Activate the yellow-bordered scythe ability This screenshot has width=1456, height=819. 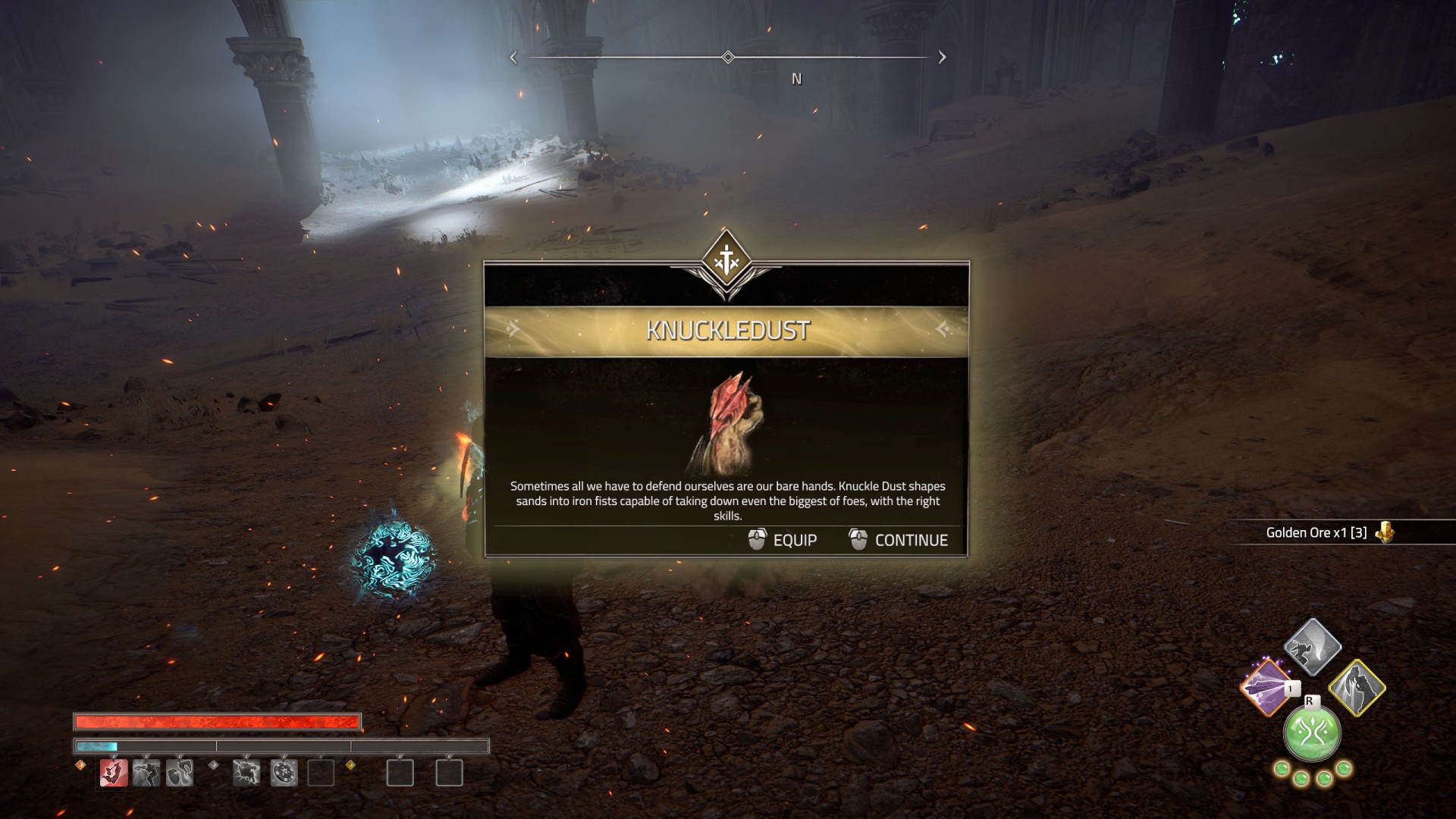(1357, 687)
